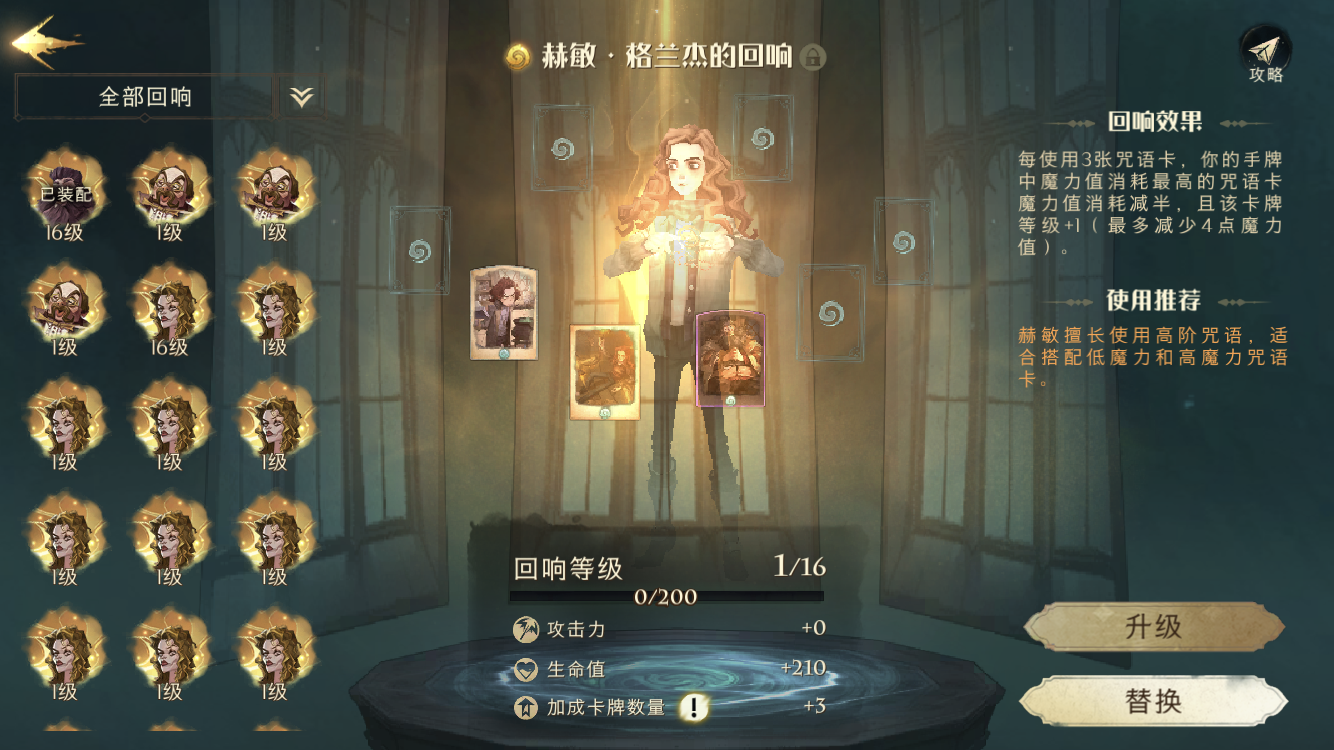Image resolution: width=1334 pixels, height=750 pixels.
Task: Select the level 16 echo in the second row
Action: click(x=165, y=310)
